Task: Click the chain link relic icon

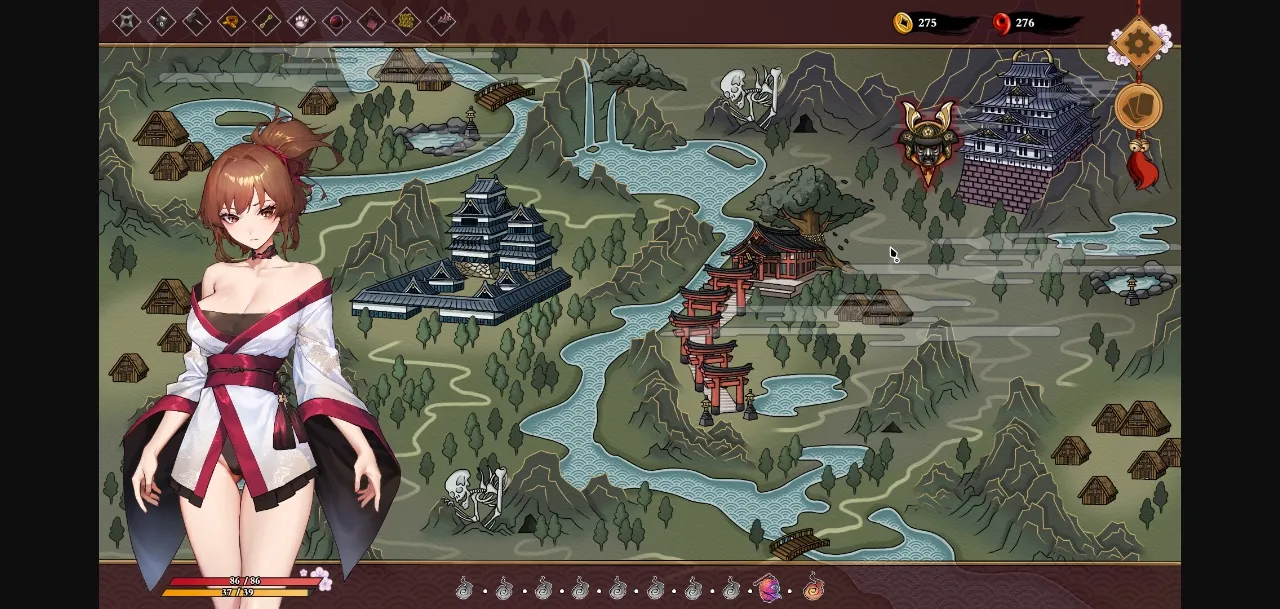Action: (x=266, y=21)
